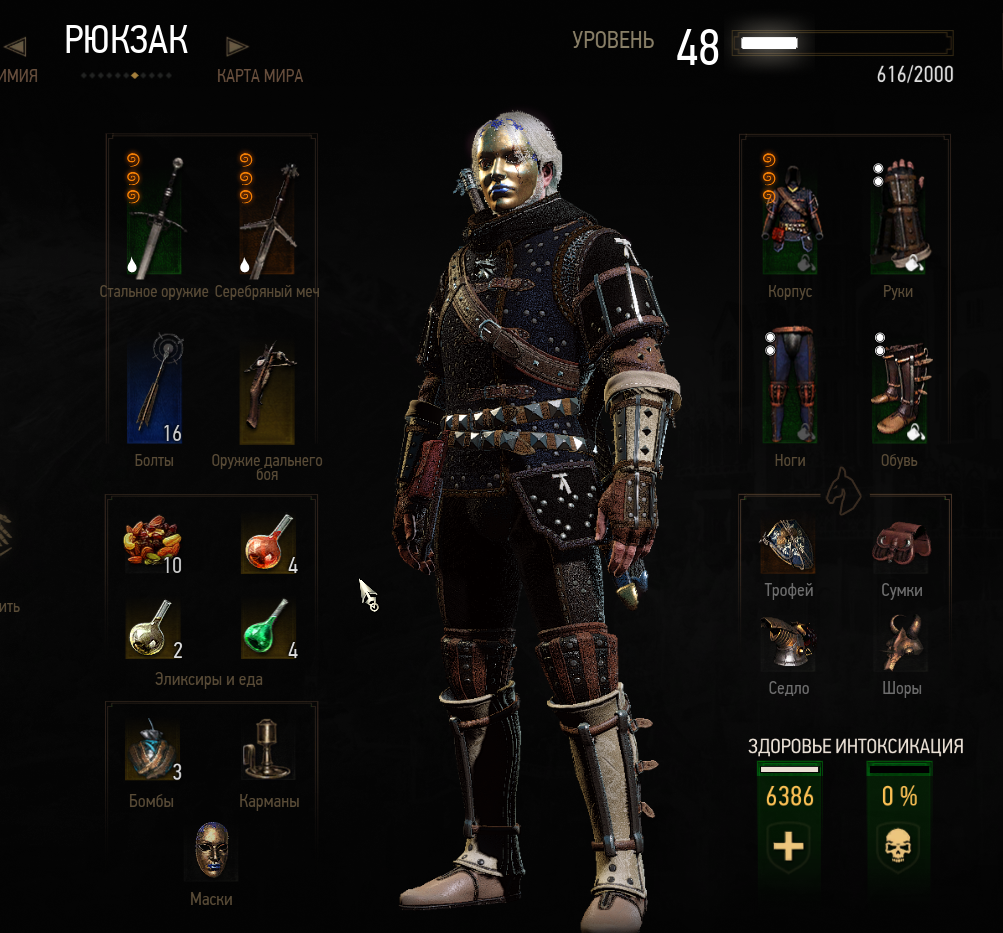Select the golden mask slot
The width and height of the screenshot is (1003, 933).
[x=211, y=851]
